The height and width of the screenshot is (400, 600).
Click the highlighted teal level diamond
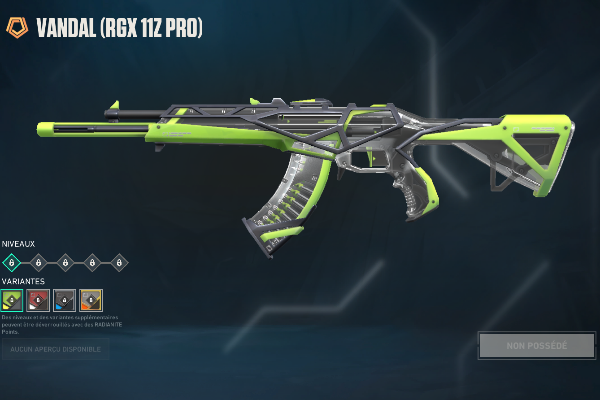pyautogui.click(x=12, y=262)
